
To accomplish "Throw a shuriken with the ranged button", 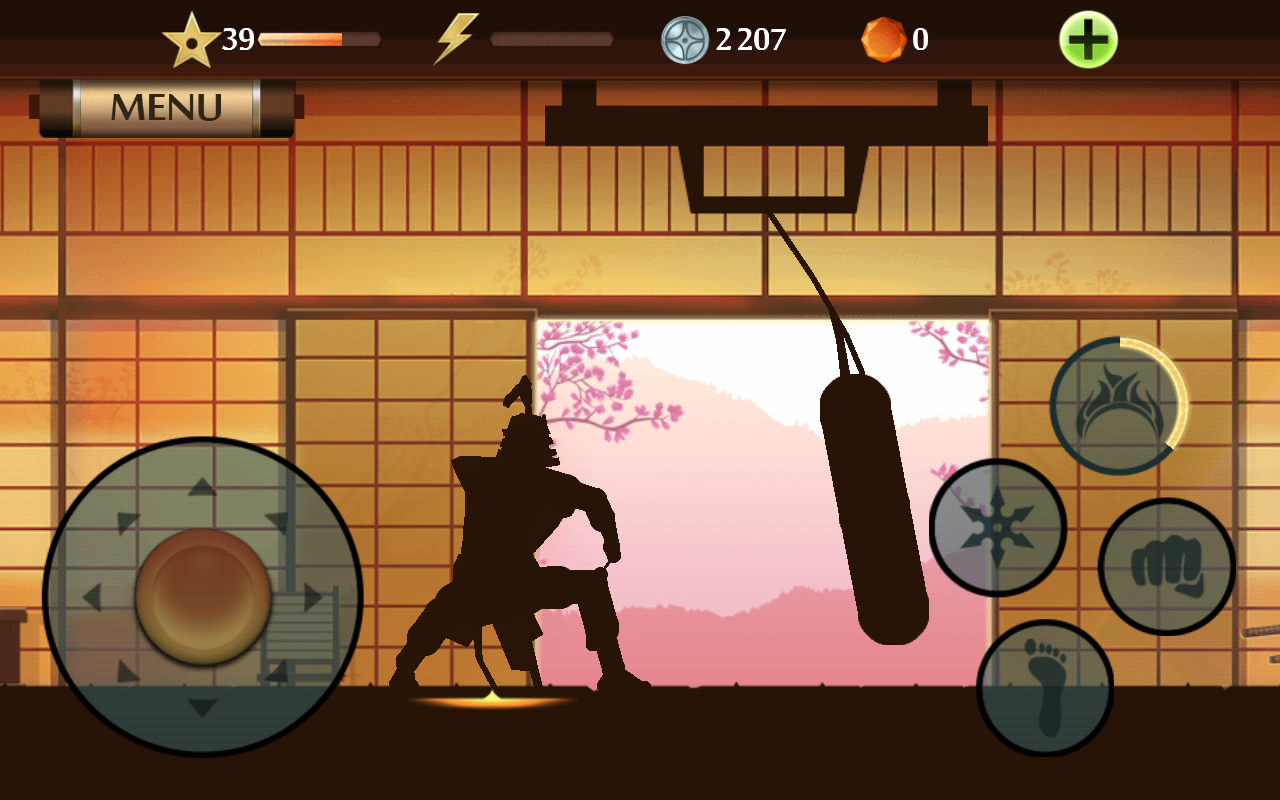I will (998, 527).
